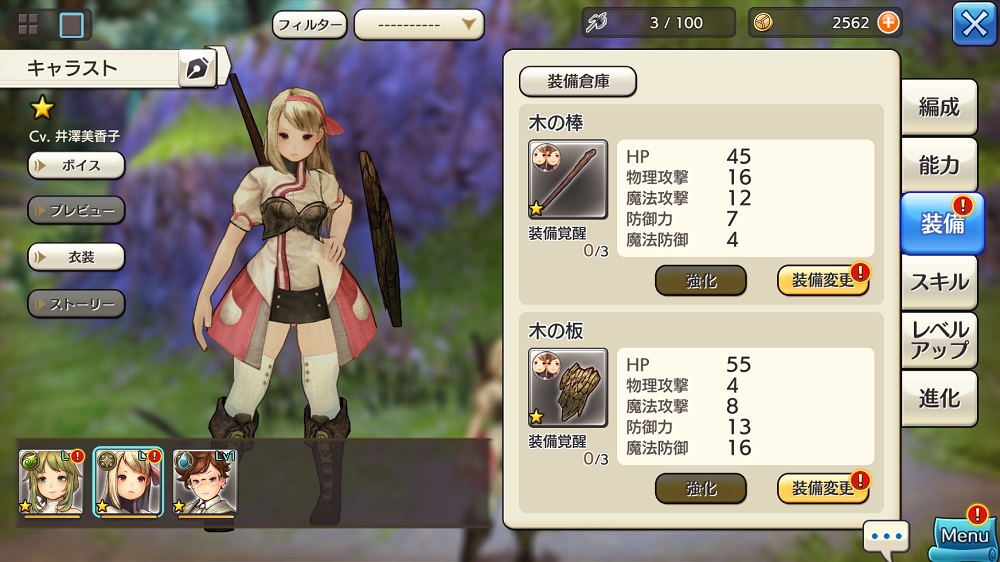The height and width of the screenshot is (562, 1000).
Task: Switch to the 編成 formation tab
Action: [939, 108]
